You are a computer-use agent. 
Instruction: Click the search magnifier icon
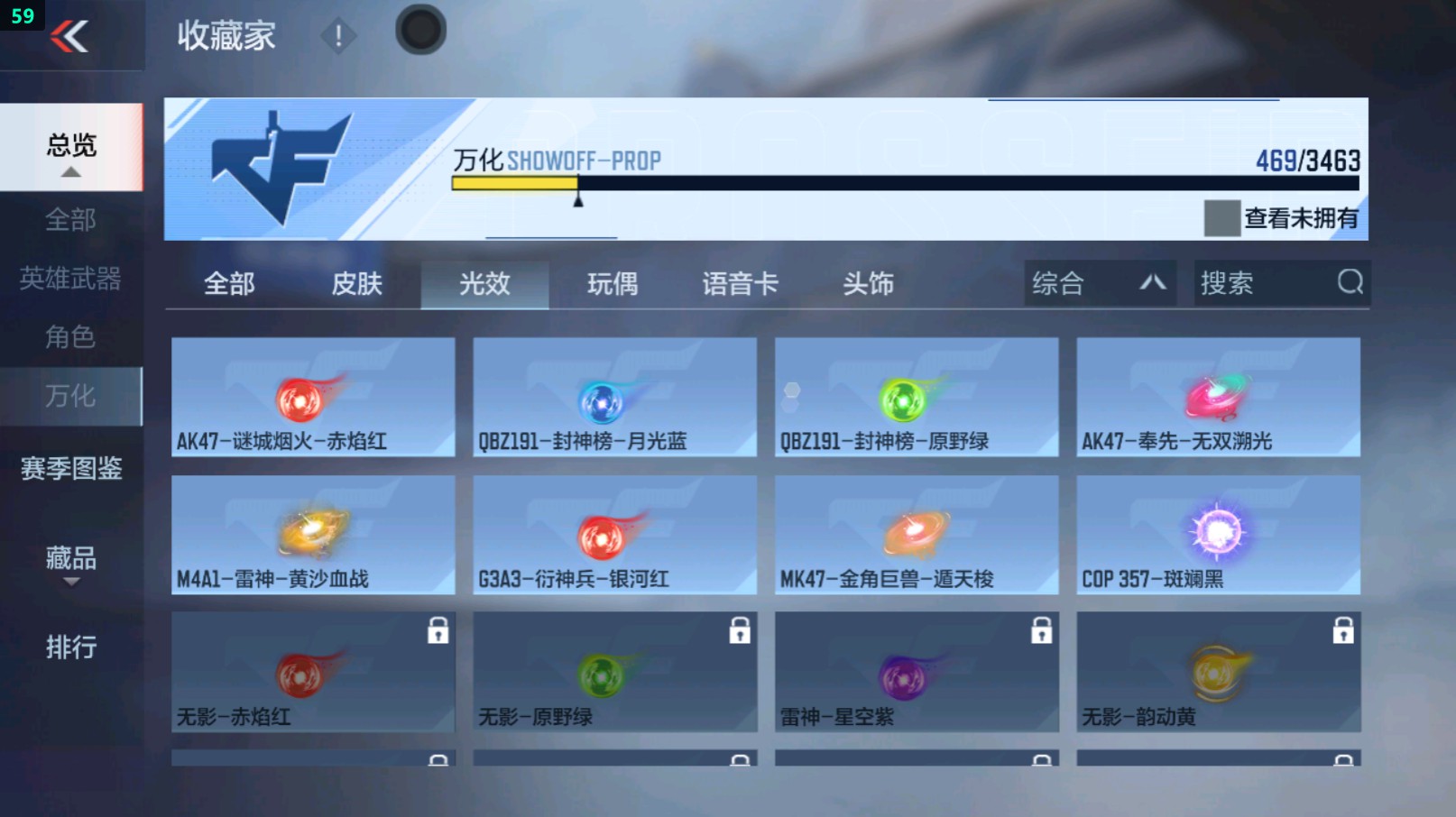1350,283
